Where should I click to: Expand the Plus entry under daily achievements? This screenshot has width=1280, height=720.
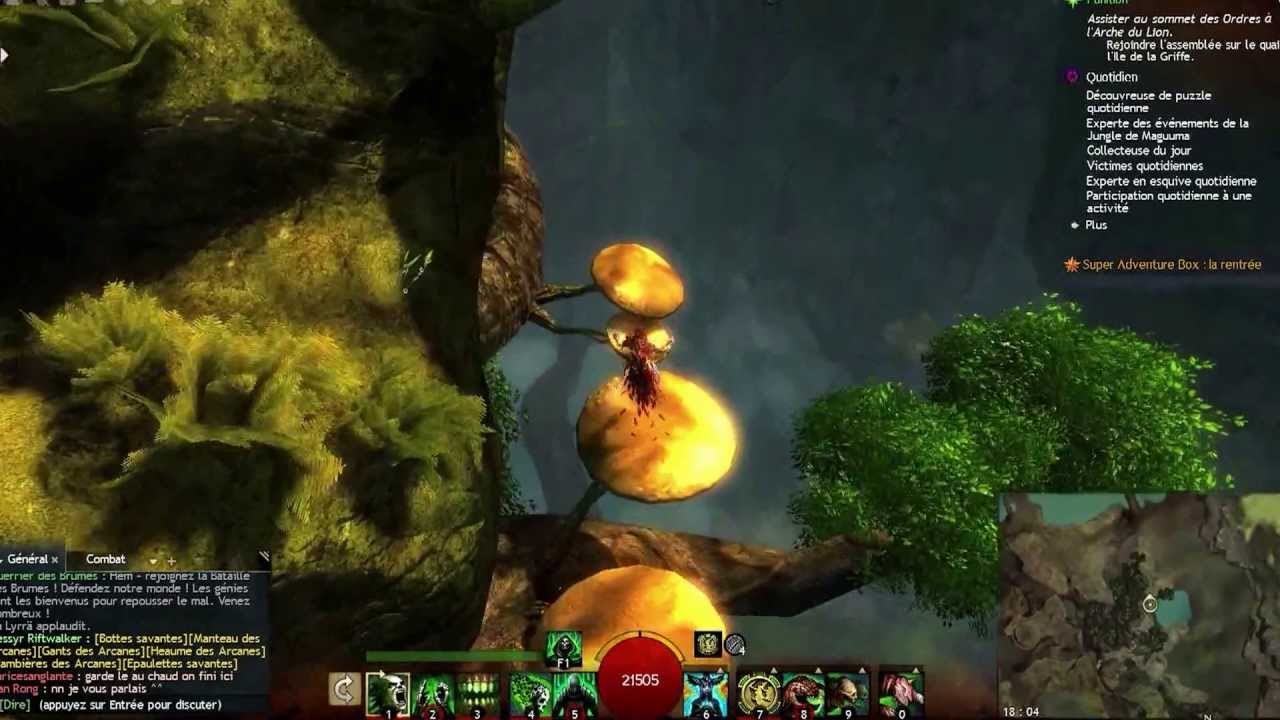tap(1096, 225)
